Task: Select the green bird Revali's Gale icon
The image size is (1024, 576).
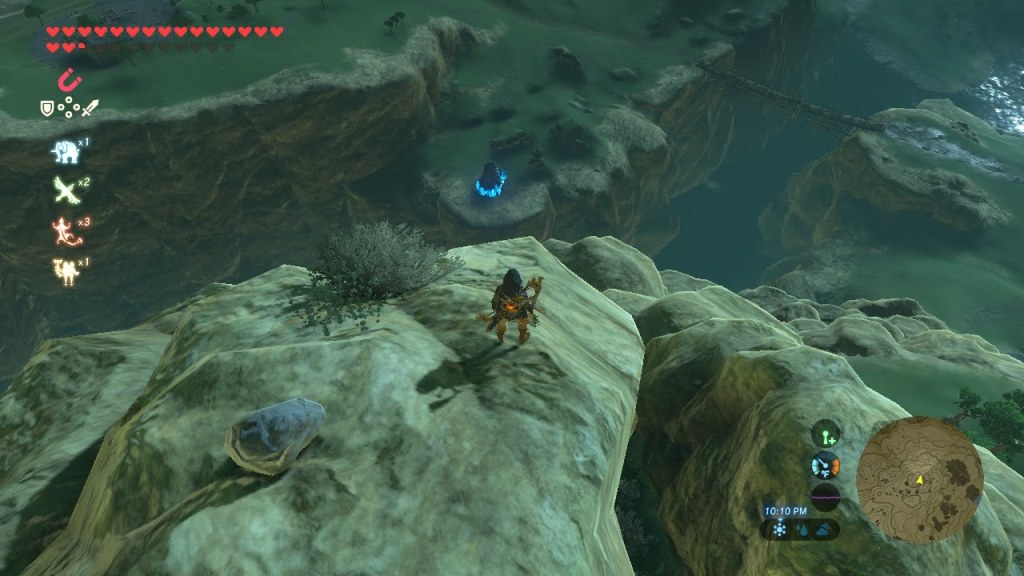Action: (x=65, y=190)
